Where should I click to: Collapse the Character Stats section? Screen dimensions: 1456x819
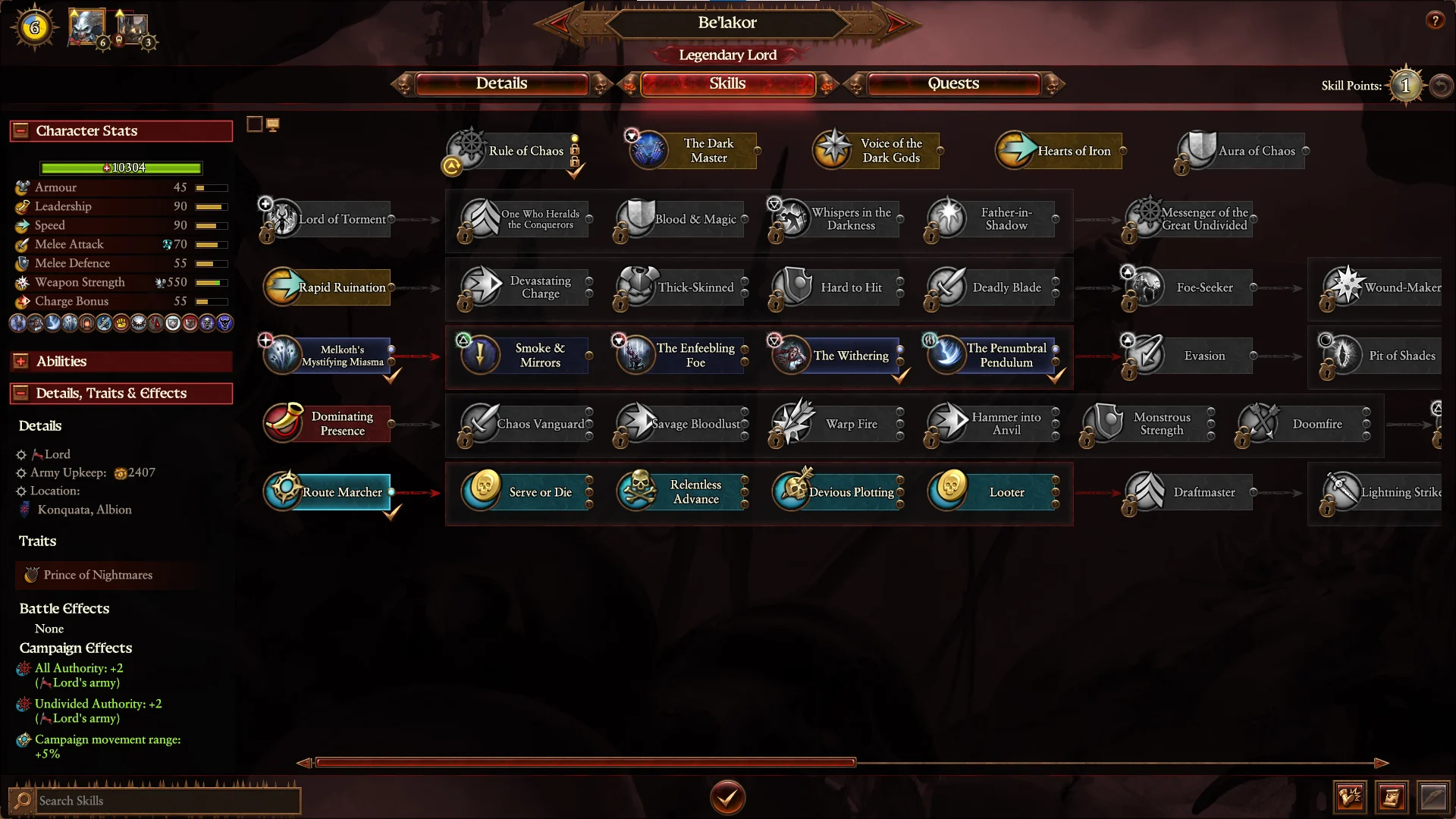point(21,131)
